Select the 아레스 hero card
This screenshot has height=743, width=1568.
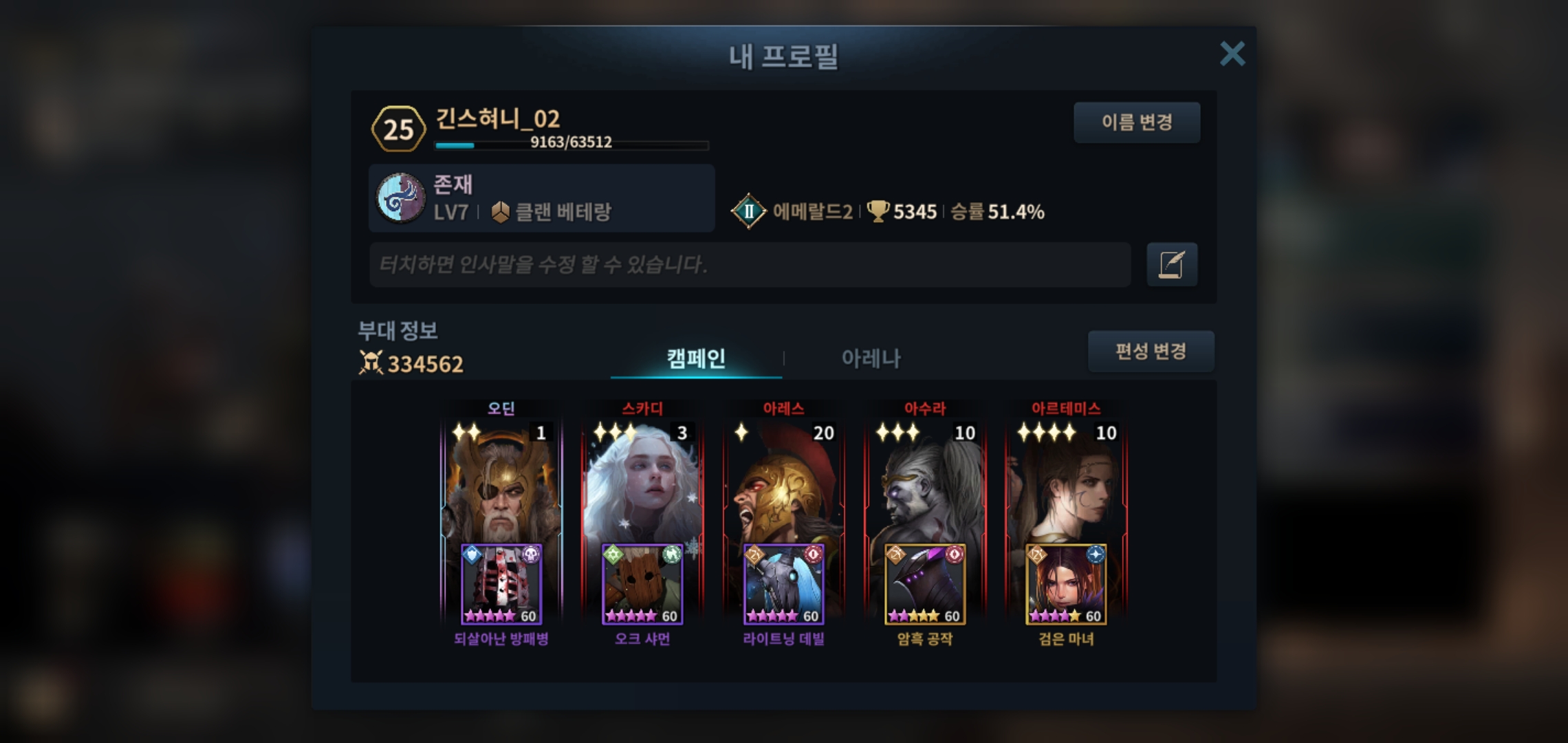point(783,482)
